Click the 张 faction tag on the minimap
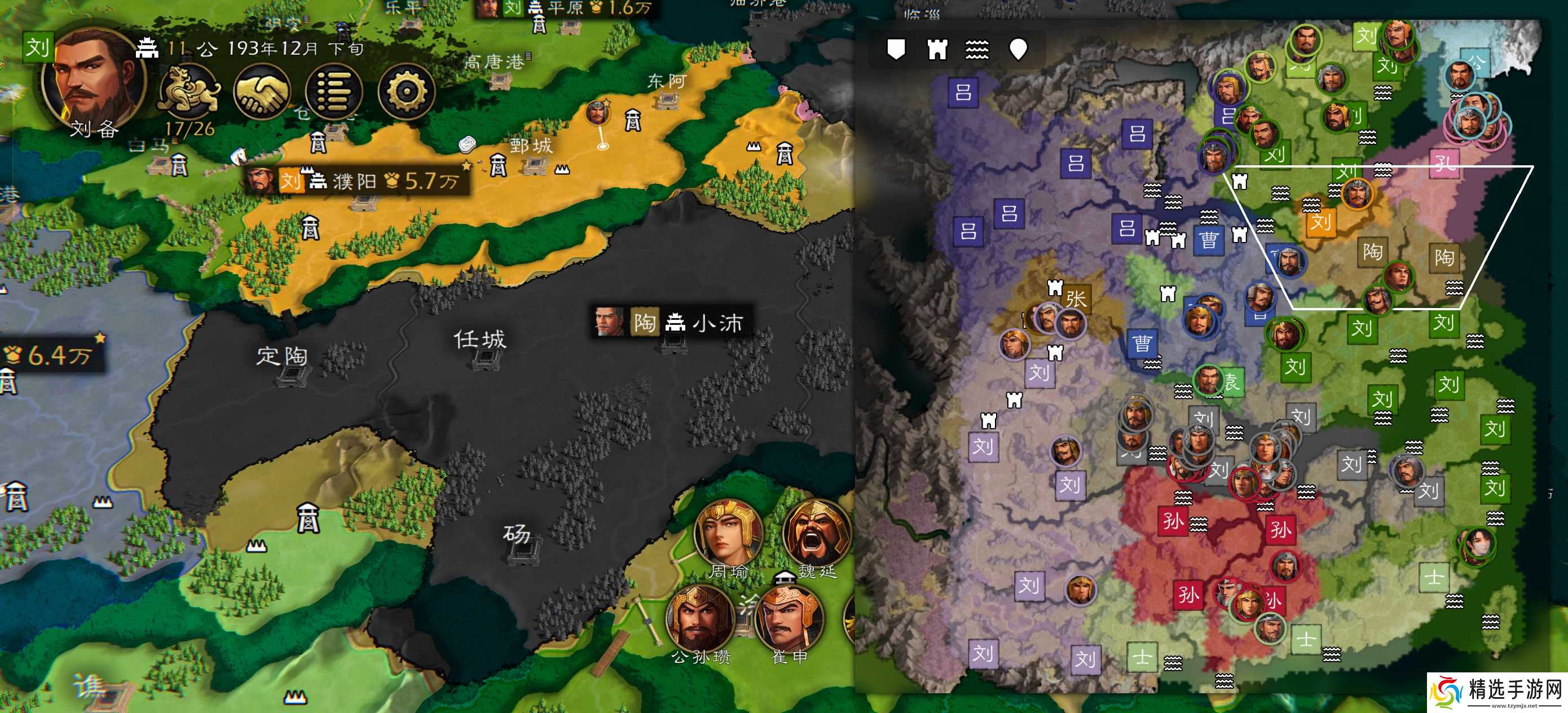1568x713 pixels. pos(1076,299)
